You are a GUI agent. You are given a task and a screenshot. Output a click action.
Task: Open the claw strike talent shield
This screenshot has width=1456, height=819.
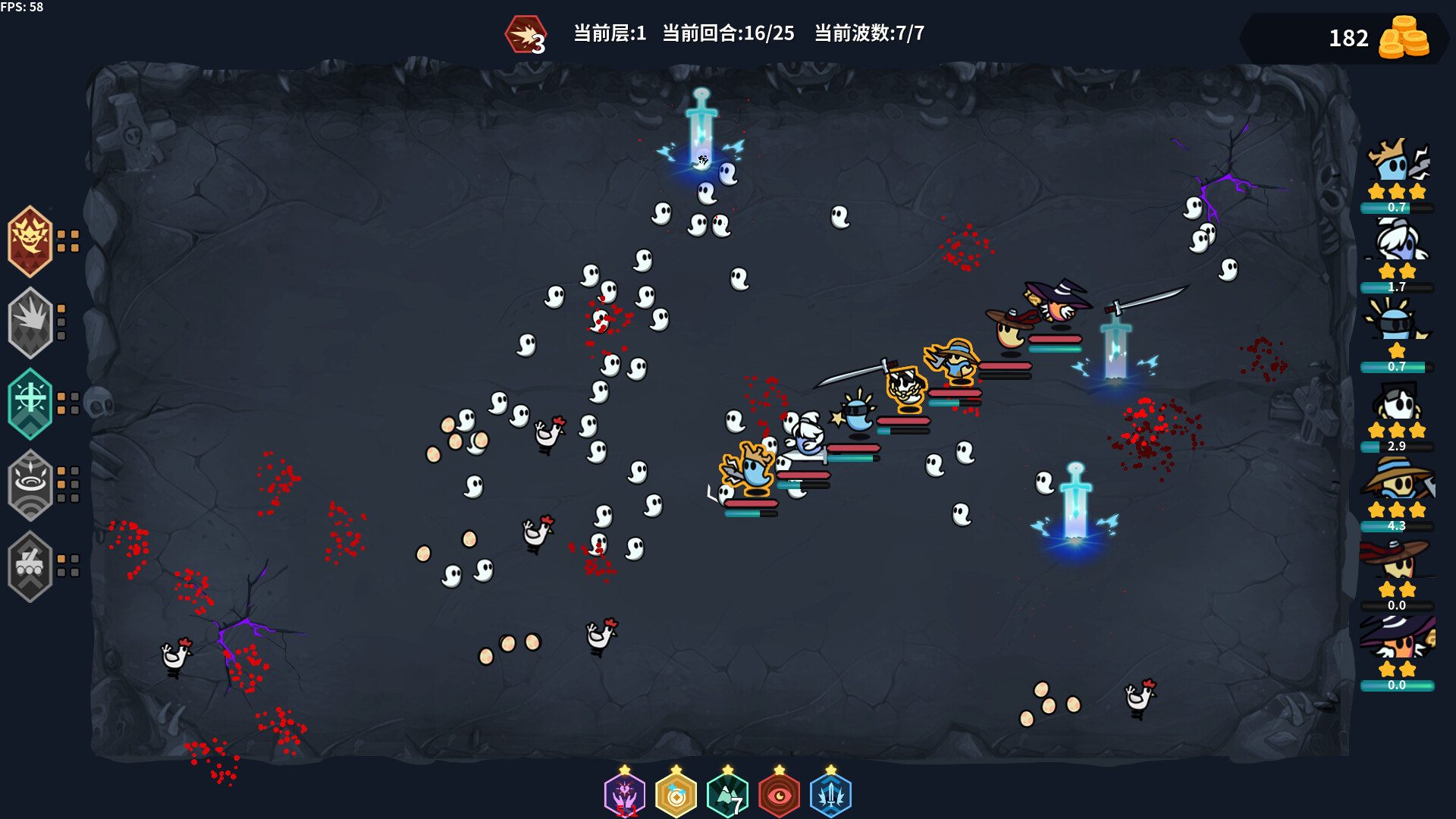pos(30,322)
